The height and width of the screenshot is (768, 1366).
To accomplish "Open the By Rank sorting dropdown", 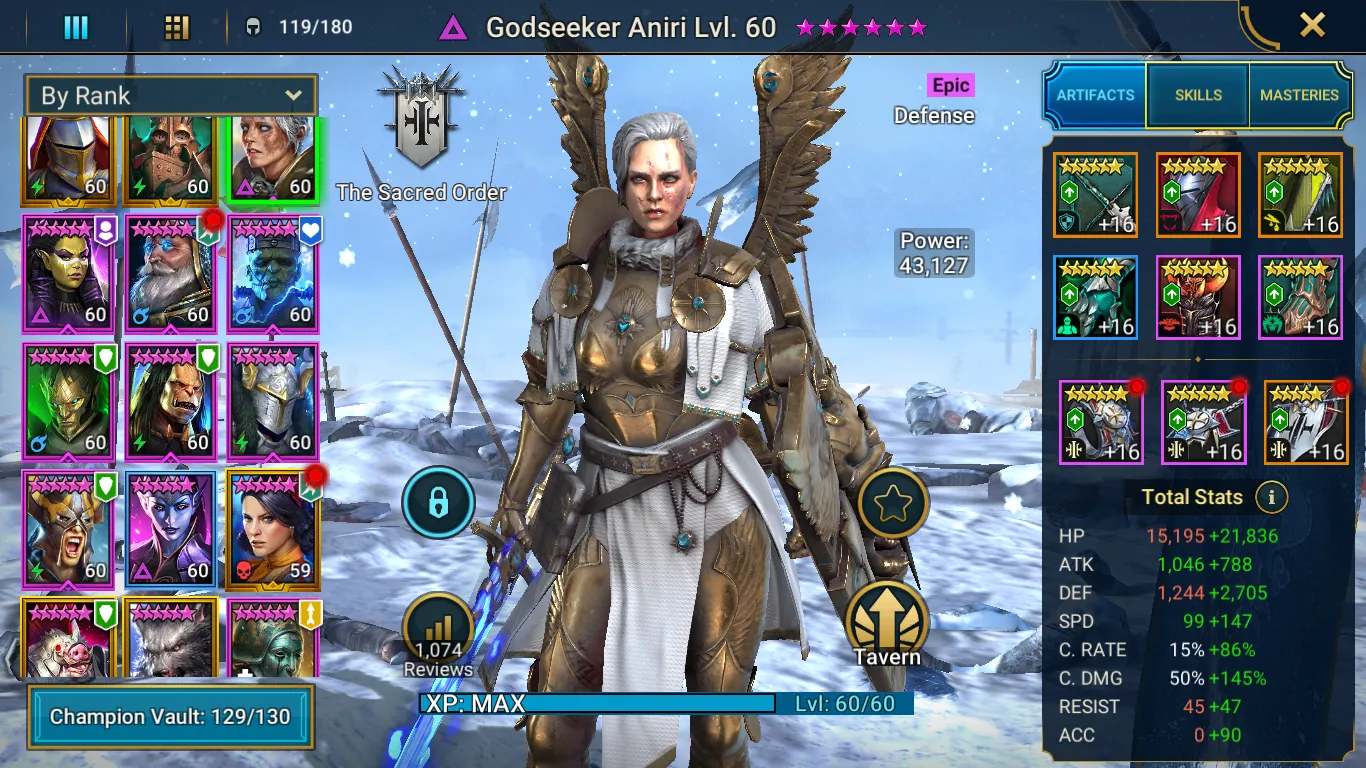I will 171,96.
